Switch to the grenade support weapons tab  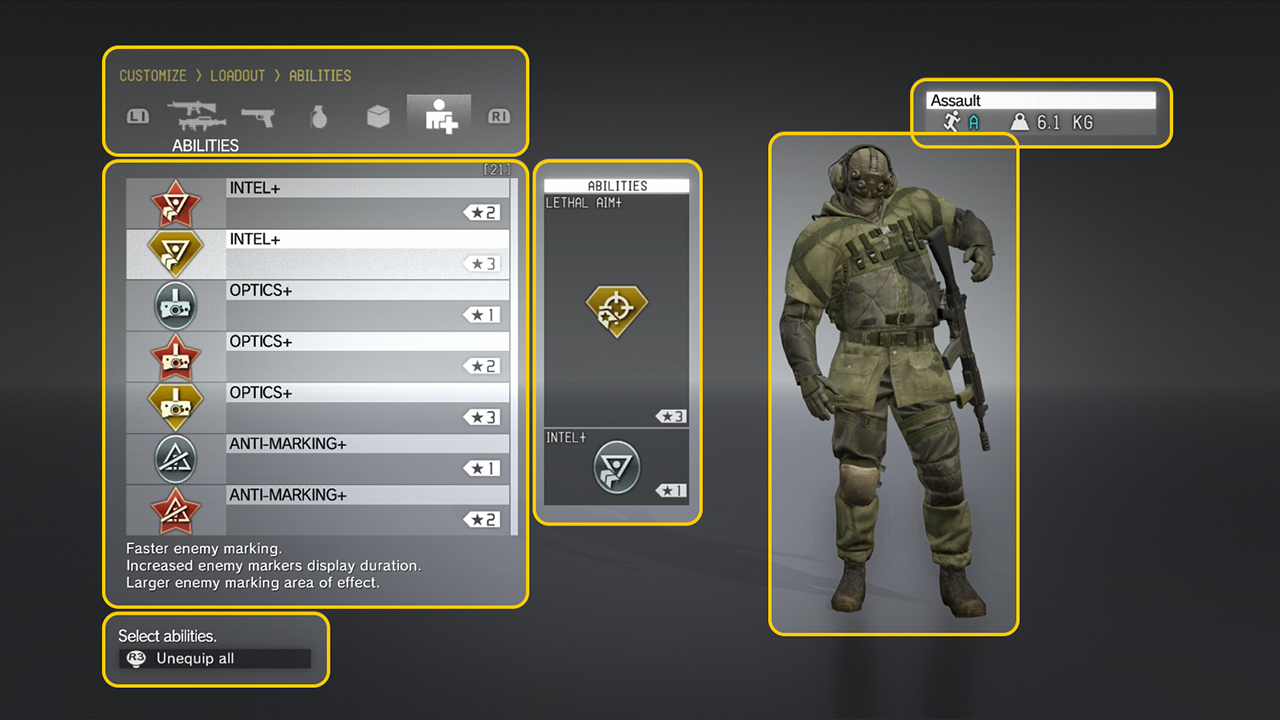(x=318, y=117)
